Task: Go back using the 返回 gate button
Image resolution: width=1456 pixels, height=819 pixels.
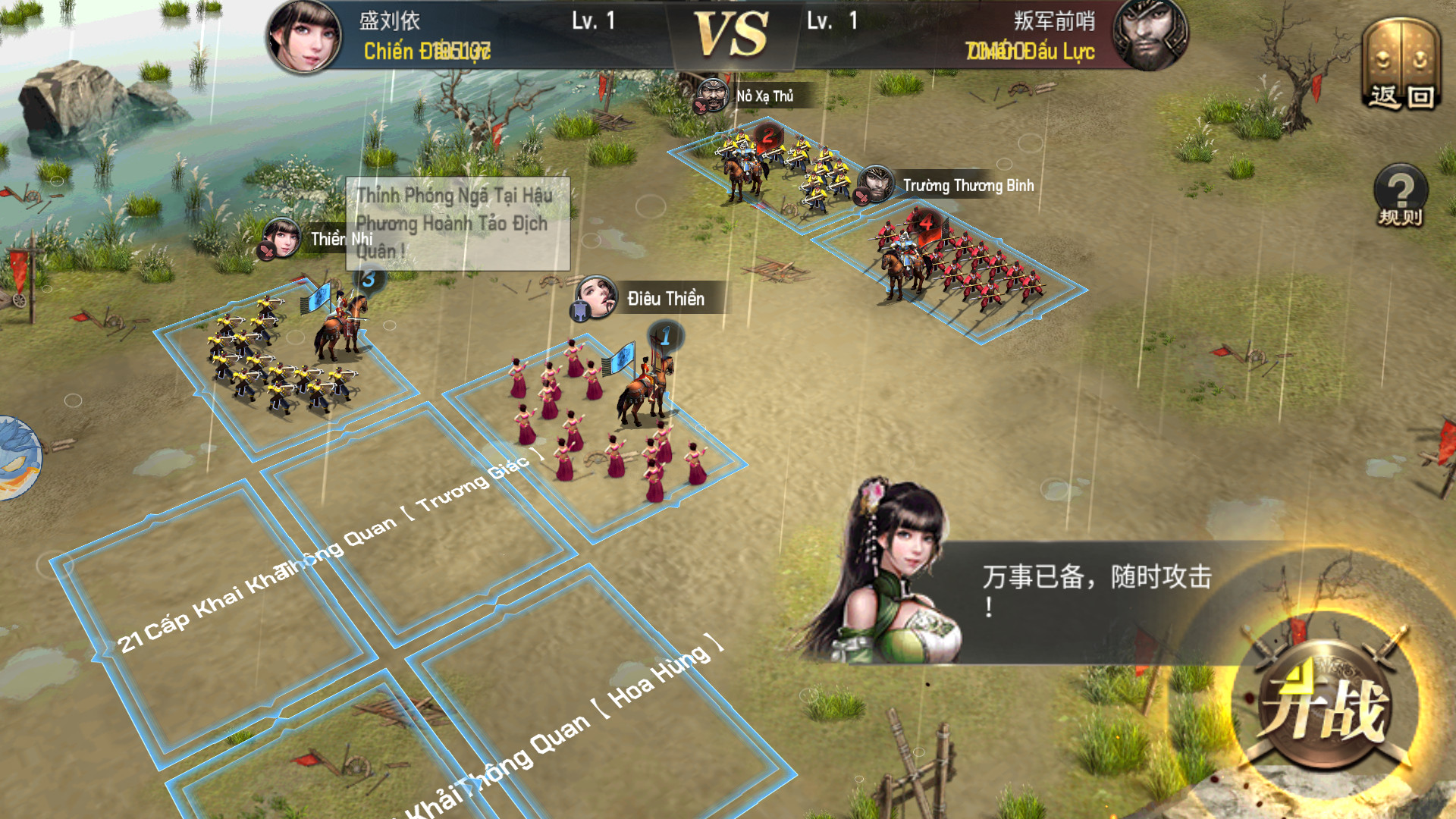Action: coord(1401,68)
